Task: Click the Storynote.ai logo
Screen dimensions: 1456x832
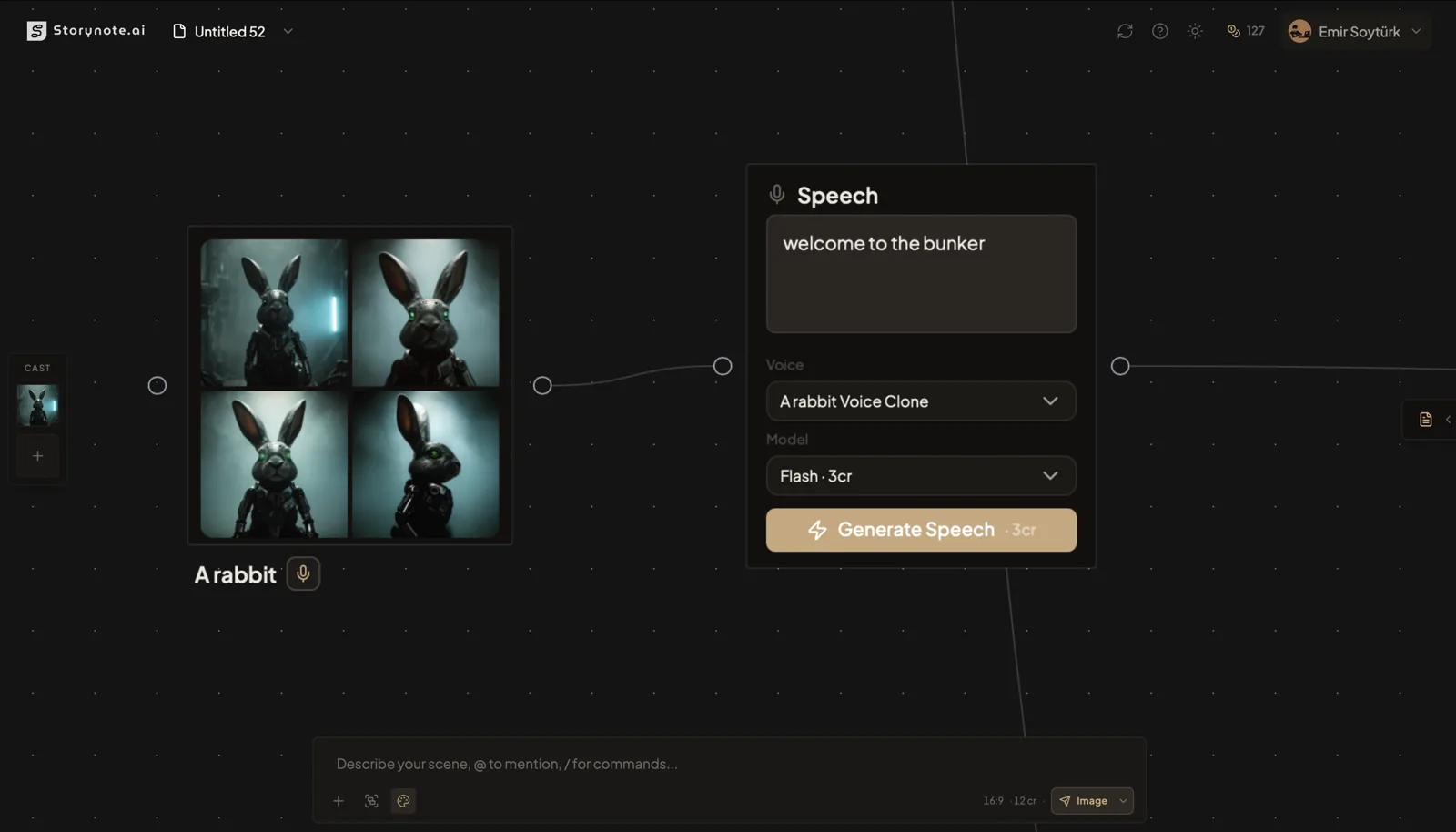Action: 86,29
